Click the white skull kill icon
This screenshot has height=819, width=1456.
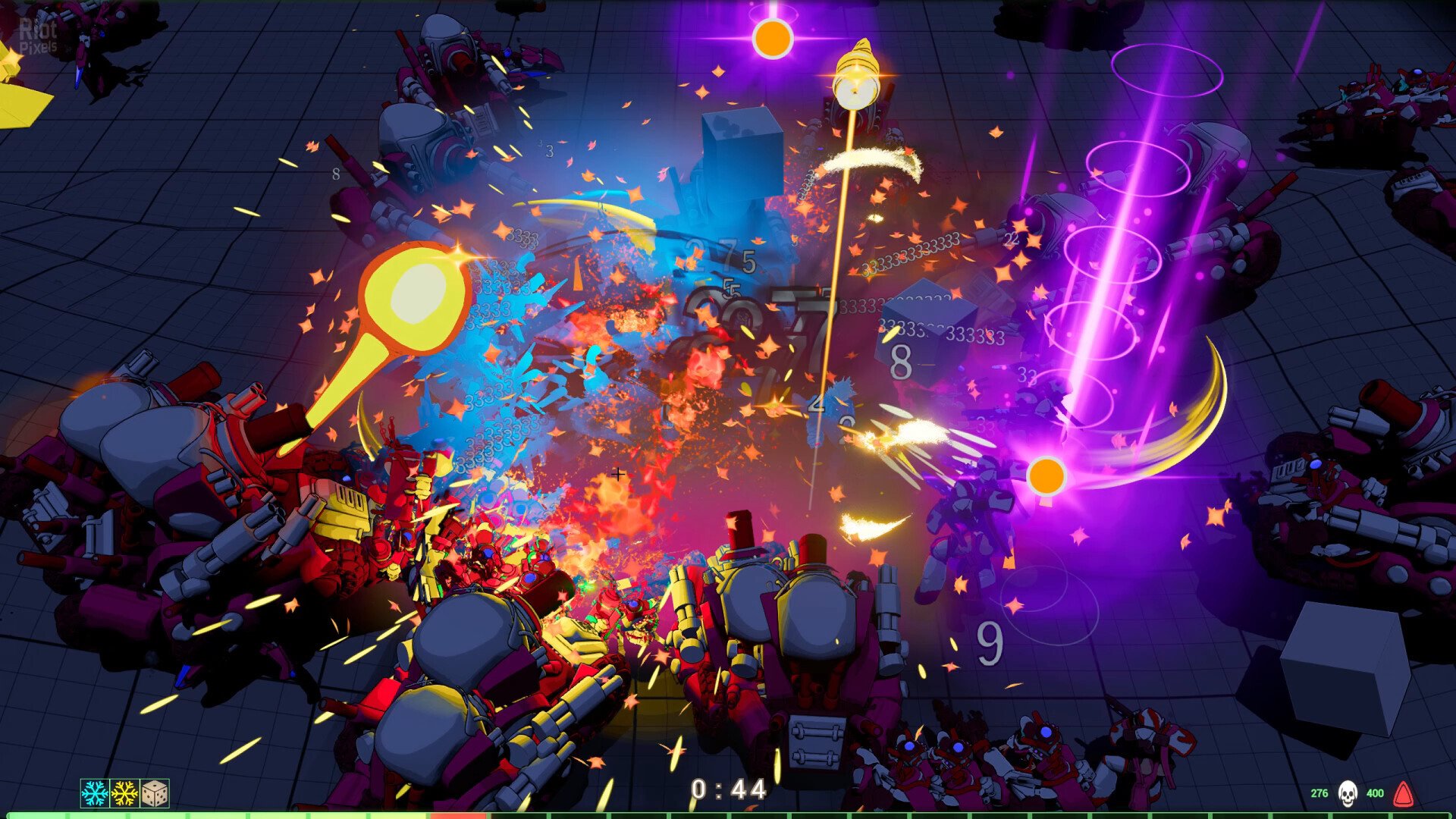[x=1347, y=793]
